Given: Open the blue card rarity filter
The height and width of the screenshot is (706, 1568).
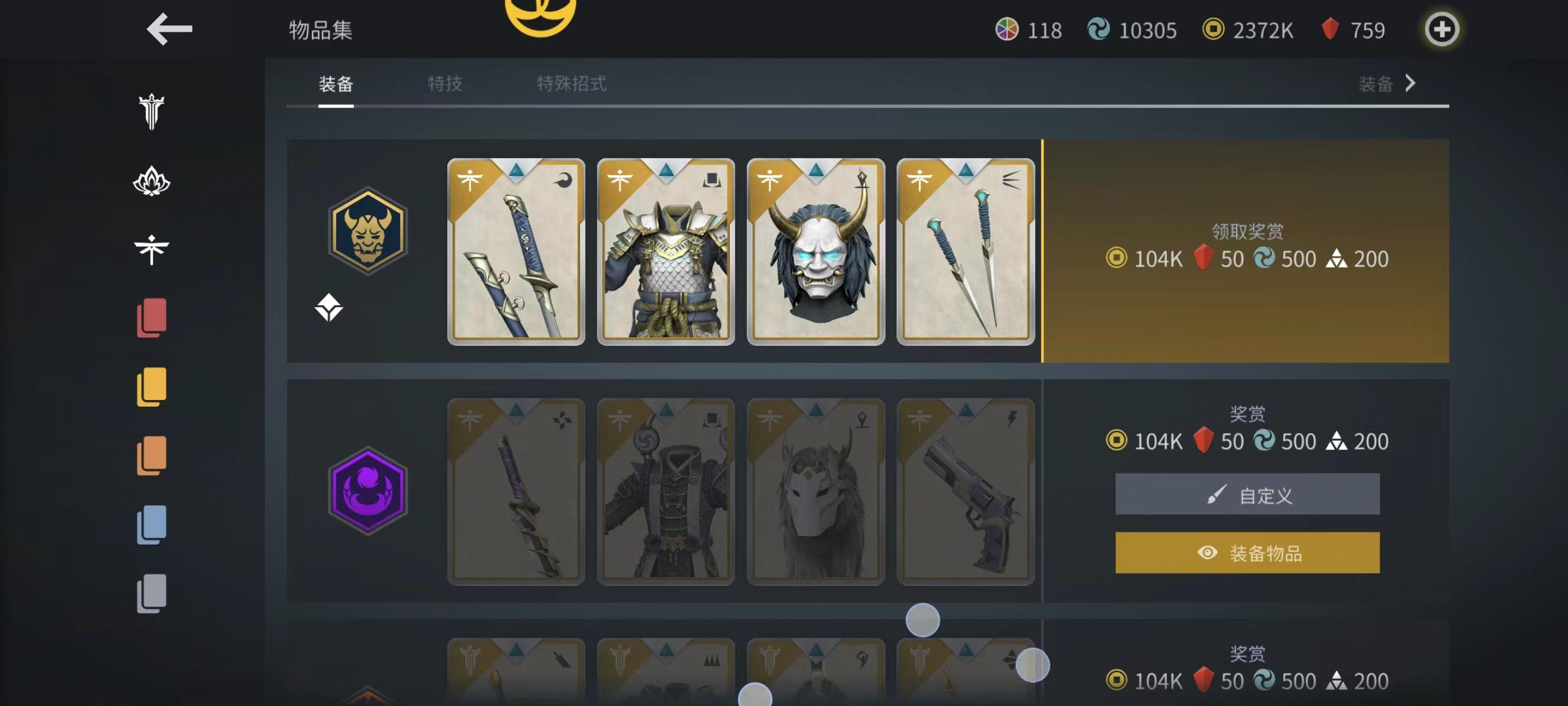Looking at the screenshot, I should coord(154,525).
